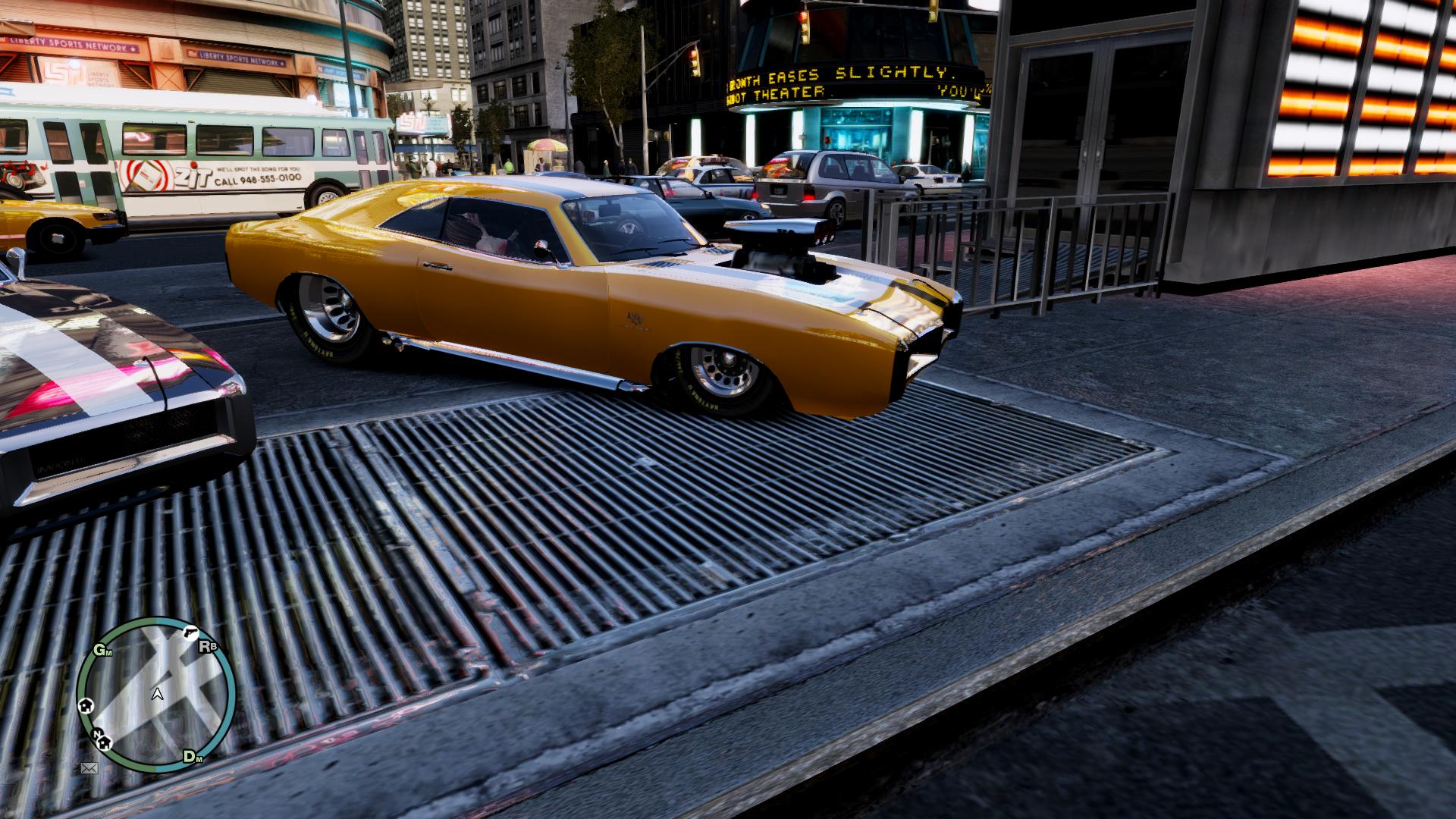Click the green GM mission marker

tap(101, 650)
